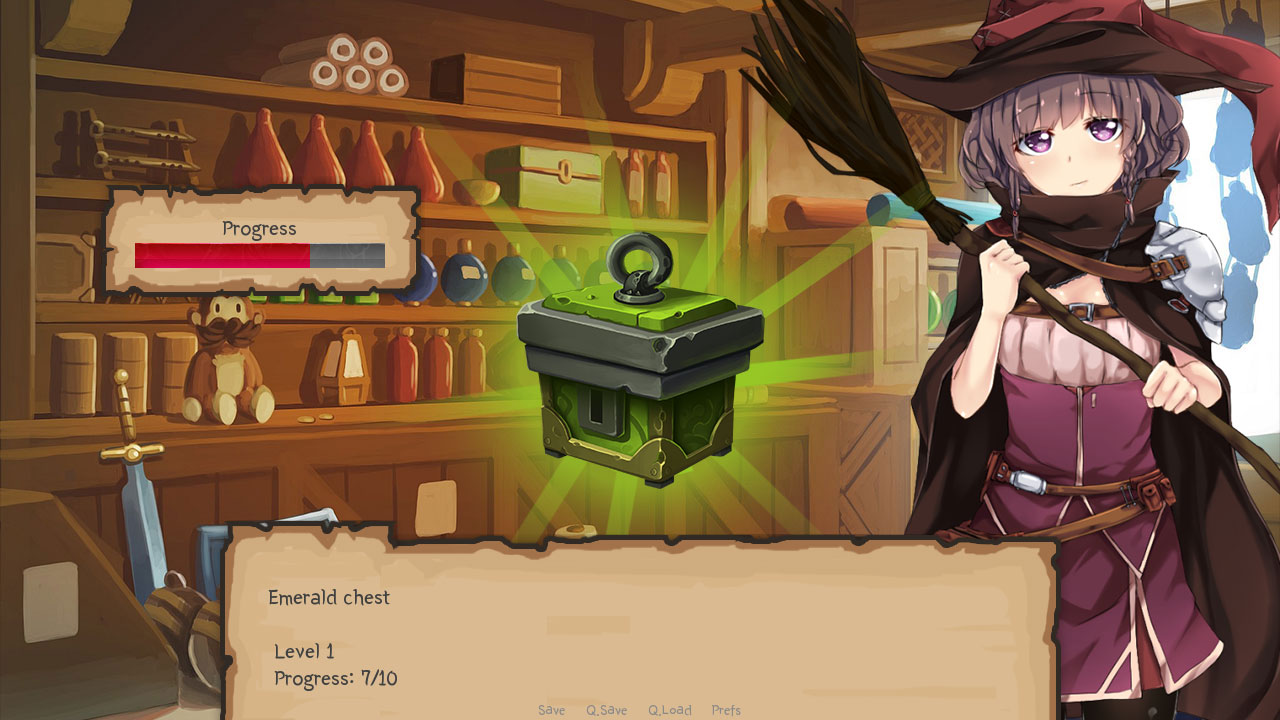Click the red Progress bar
The width and height of the screenshot is (1280, 720).
pos(220,257)
